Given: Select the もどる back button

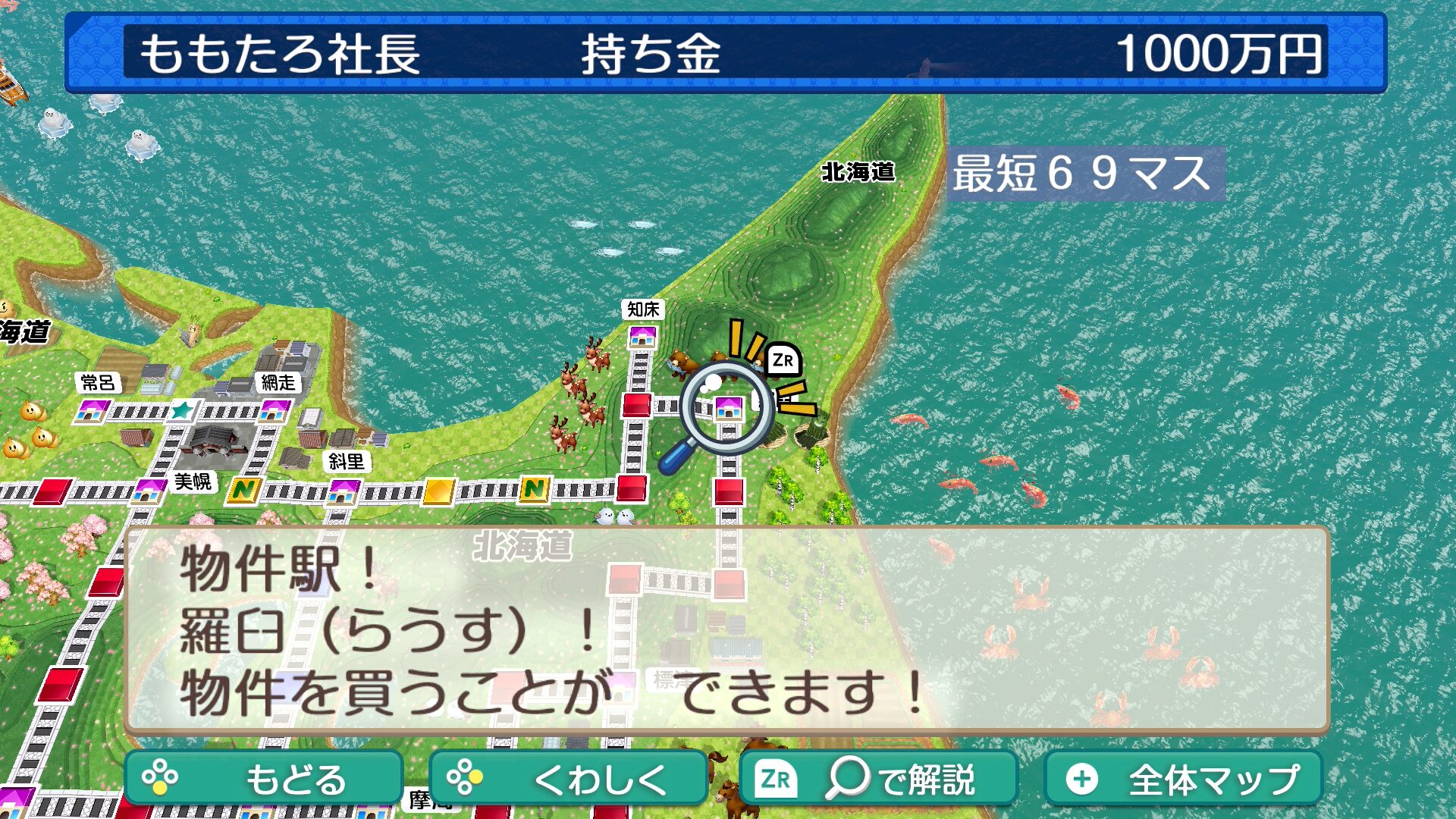Looking at the screenshot, I should 263,779.
